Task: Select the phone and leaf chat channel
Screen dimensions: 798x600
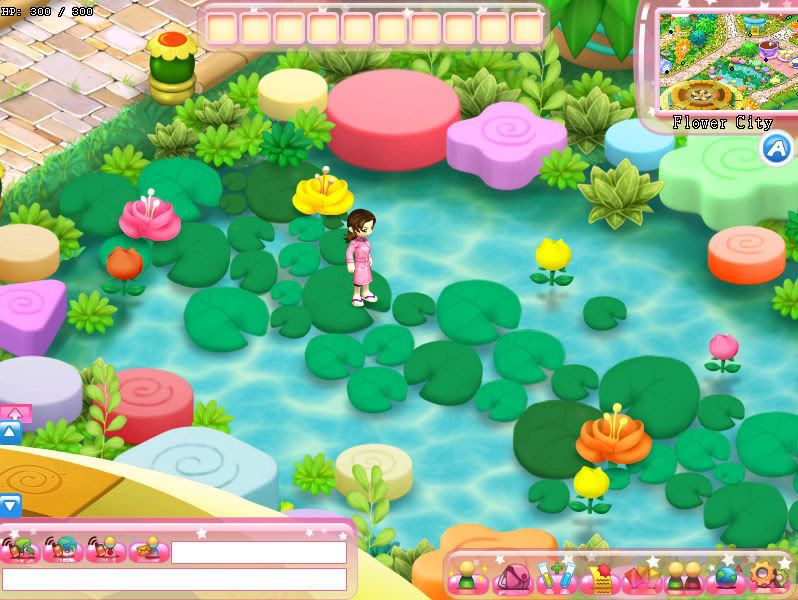Action: (x=22, y=550)
